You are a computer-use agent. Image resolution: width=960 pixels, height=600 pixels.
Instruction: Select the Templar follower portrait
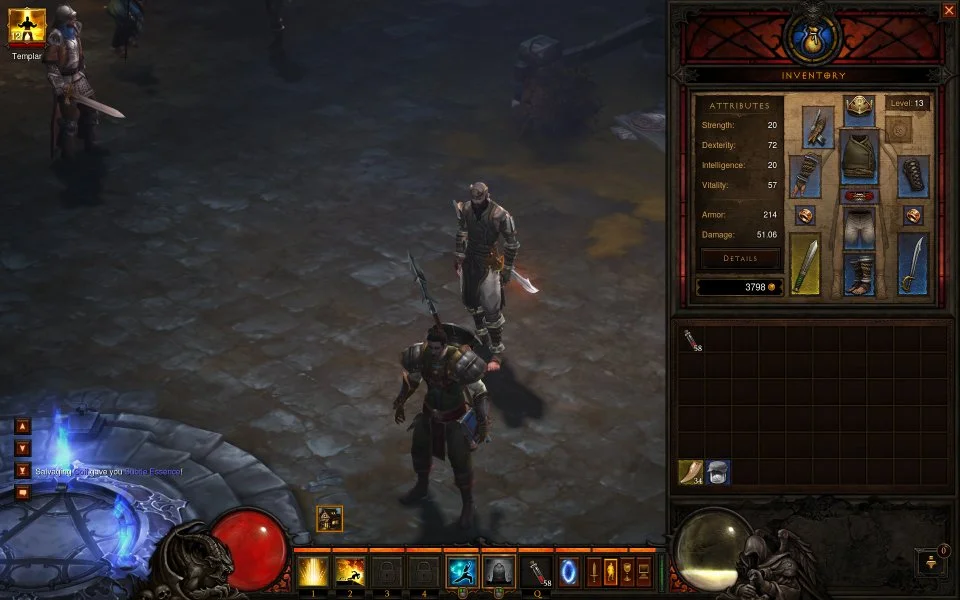[27, 27]
